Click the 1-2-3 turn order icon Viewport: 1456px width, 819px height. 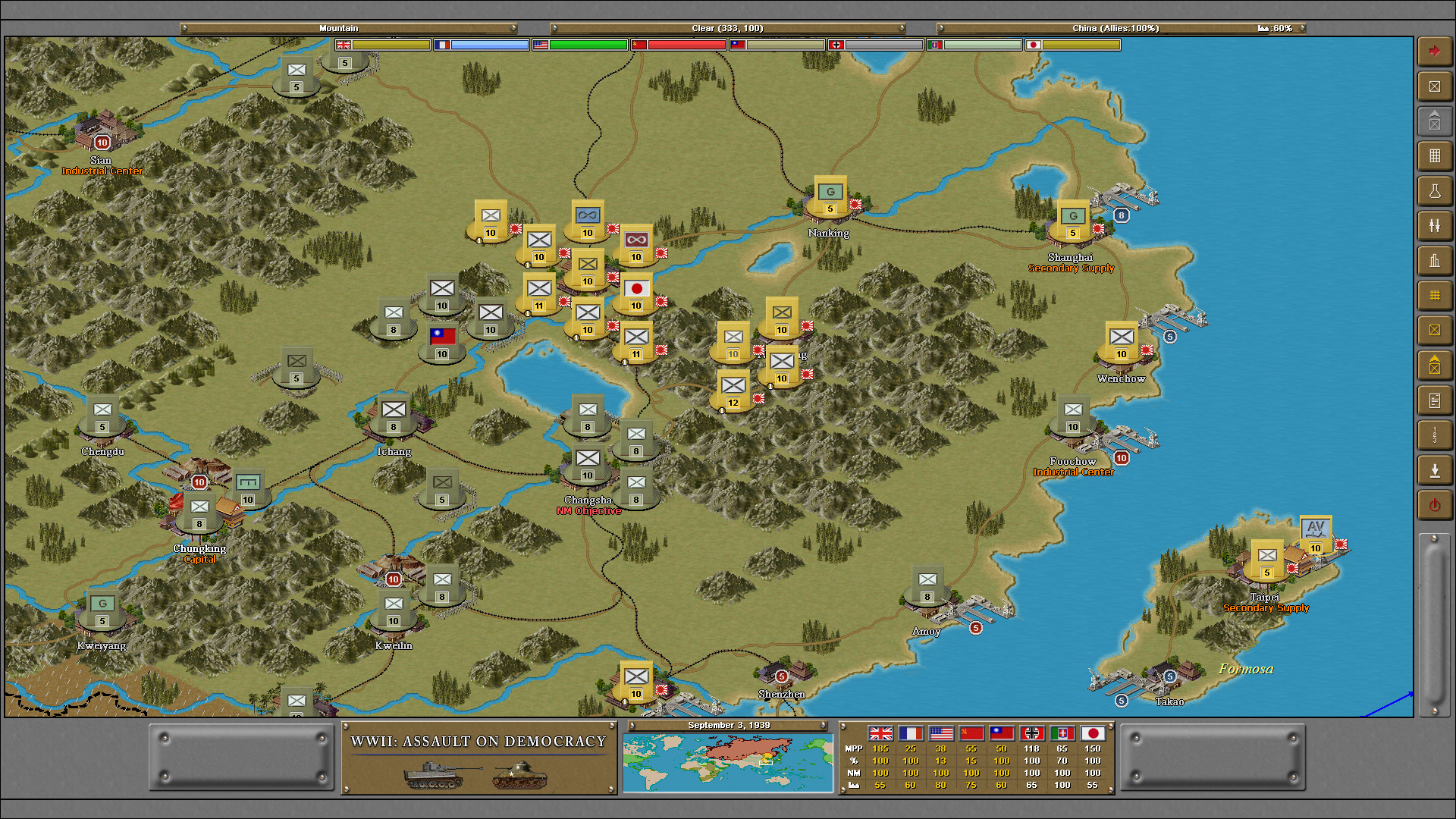click(1435, 435)
